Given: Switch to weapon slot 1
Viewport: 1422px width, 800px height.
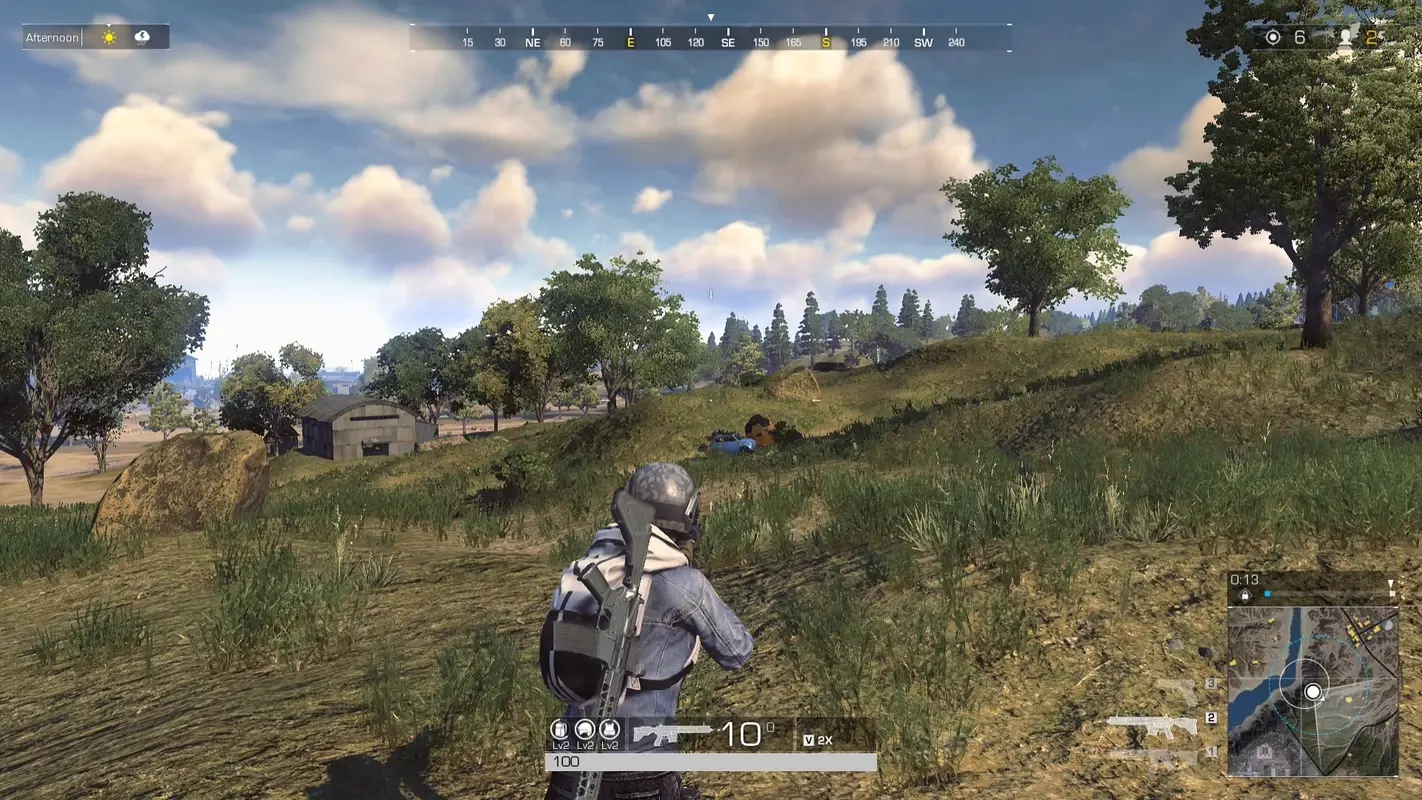Looking at the screenshot, I should tap(1211, 749).
